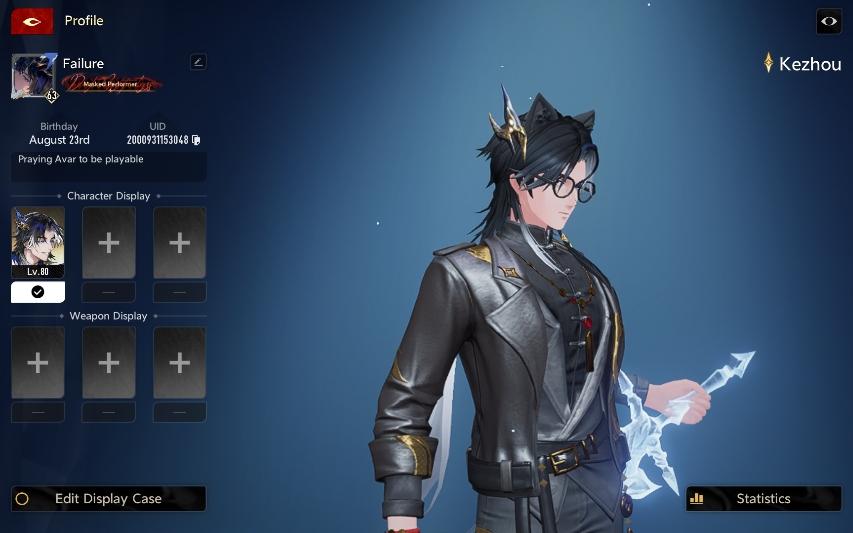Viewport: 853px width, 533px height.
Task: Click the player avatar portrait
Action: (34, 77)
